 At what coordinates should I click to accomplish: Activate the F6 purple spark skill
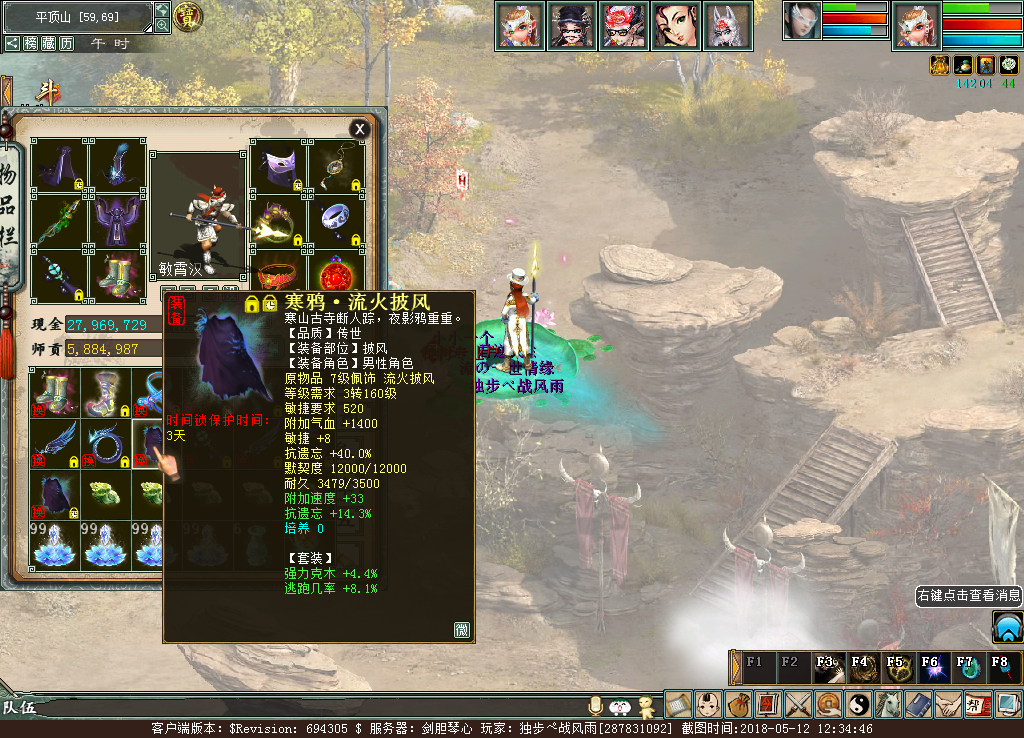929,667
